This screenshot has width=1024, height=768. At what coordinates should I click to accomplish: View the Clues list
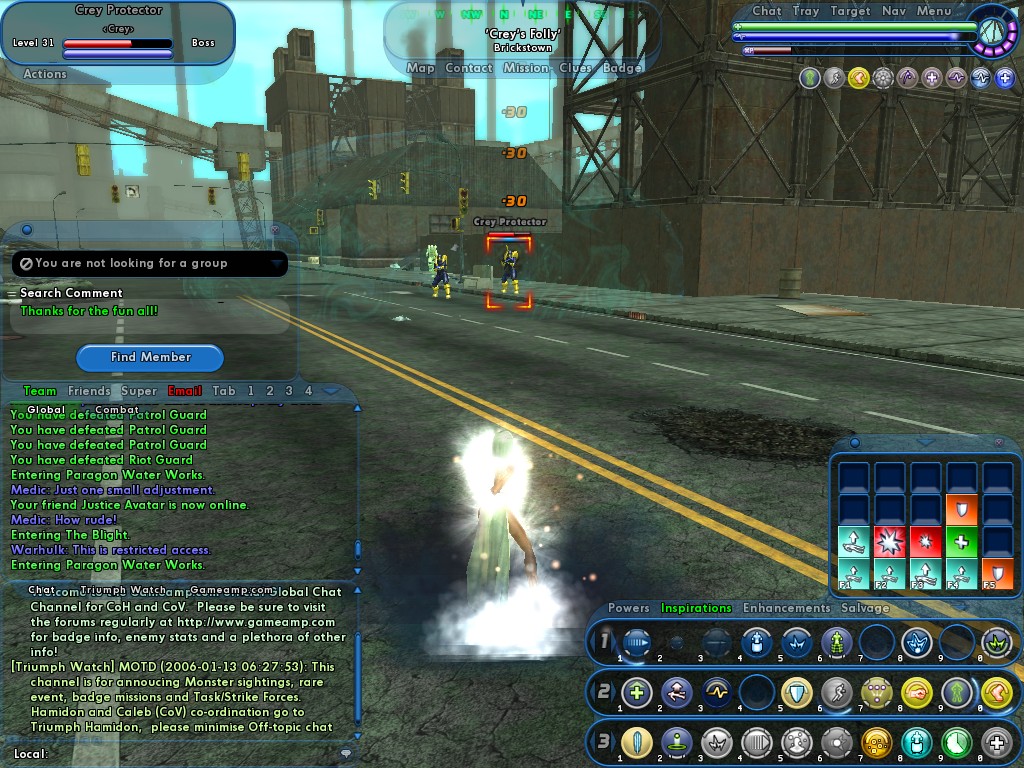pyautogui.click(x=575, y=68)
